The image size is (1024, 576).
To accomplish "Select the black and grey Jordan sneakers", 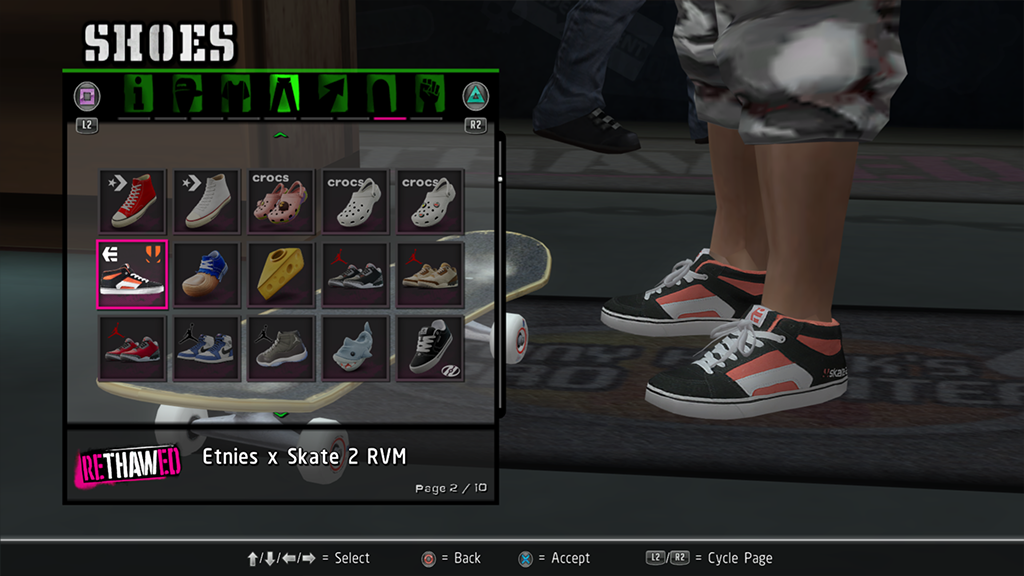I will 356,274.
